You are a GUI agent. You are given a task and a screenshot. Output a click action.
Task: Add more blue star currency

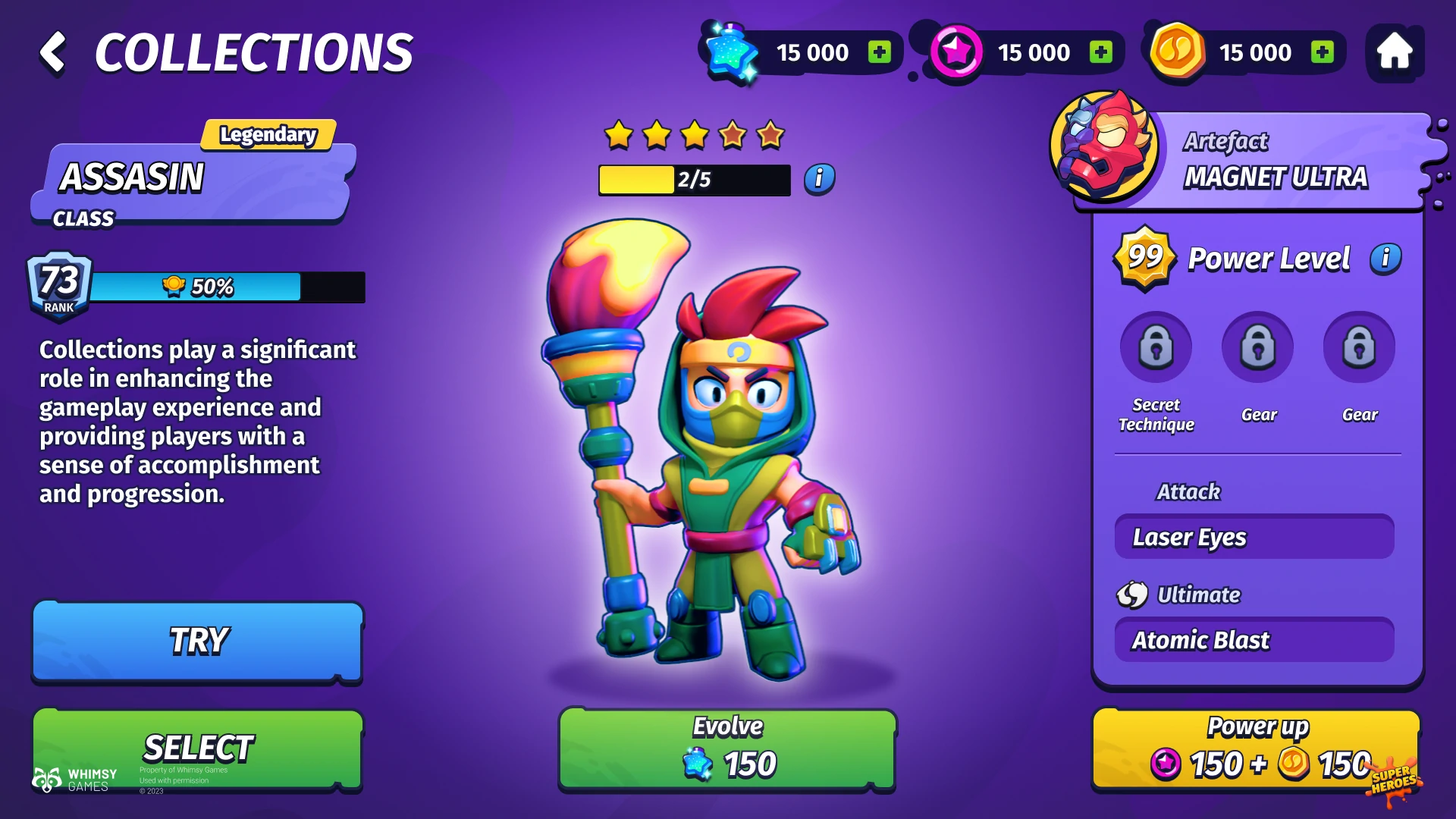point(880,52)
